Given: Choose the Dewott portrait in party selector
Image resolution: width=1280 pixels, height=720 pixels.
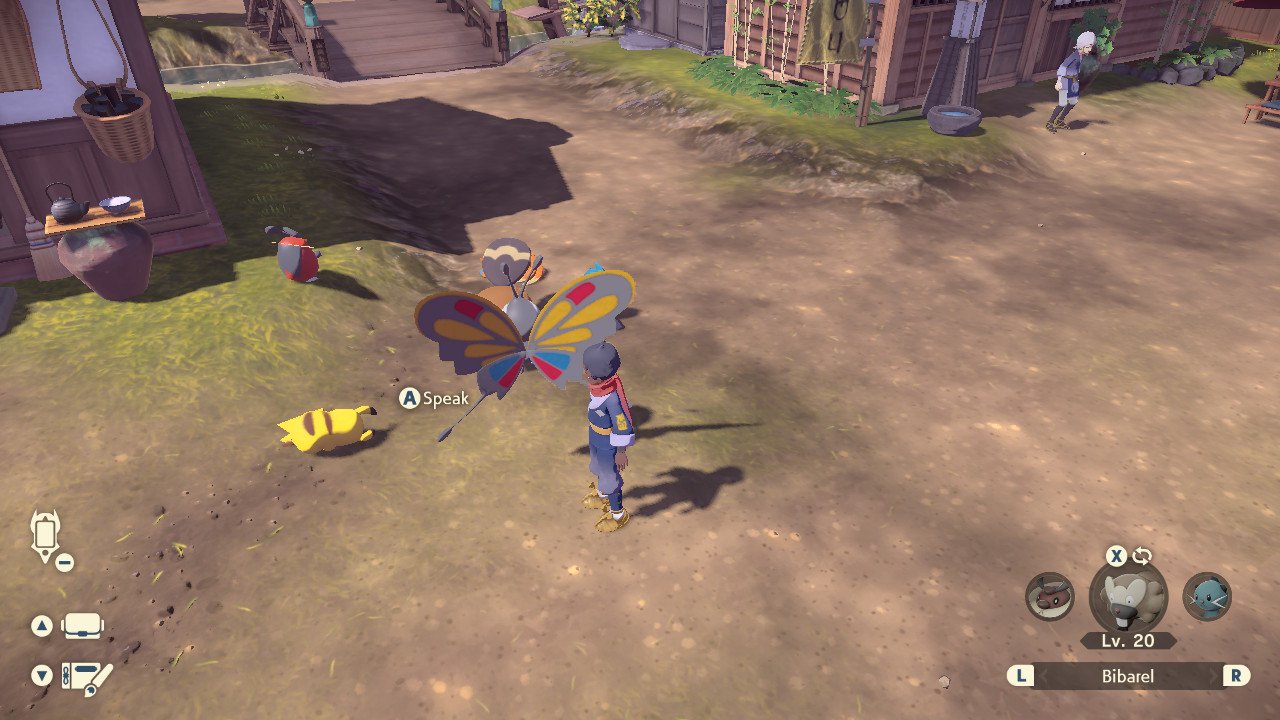Looking at the screenshot, I should [x=1207, y=596].
